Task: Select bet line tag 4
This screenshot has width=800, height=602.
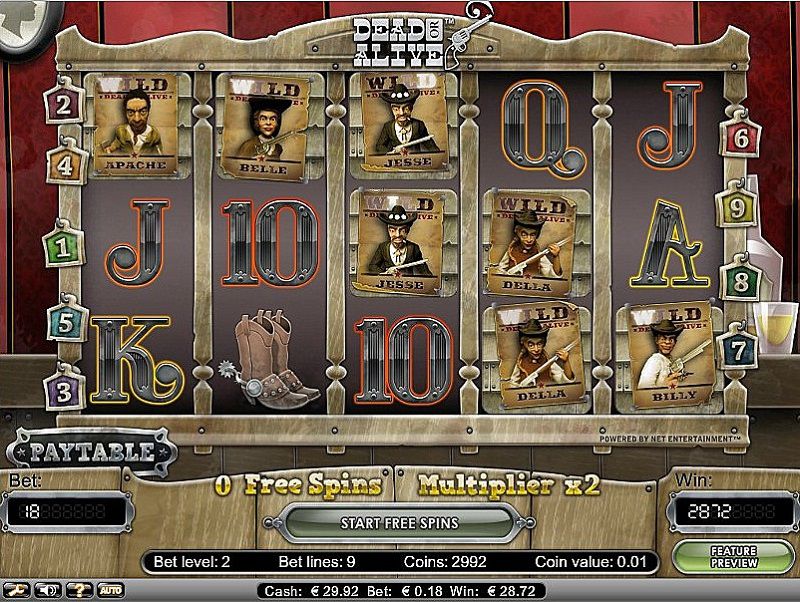Action: tap(65, 165)
